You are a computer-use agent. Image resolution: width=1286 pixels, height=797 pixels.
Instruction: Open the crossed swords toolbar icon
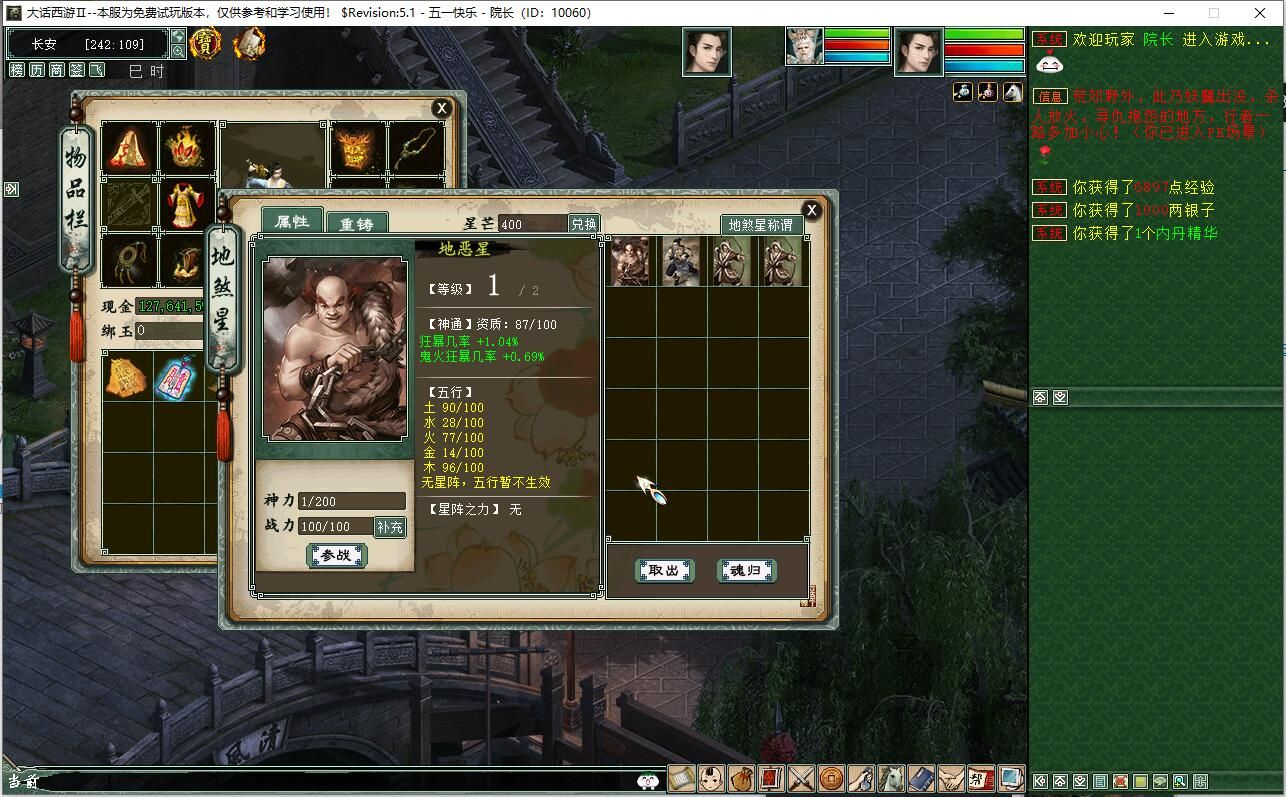pos(802,778)
